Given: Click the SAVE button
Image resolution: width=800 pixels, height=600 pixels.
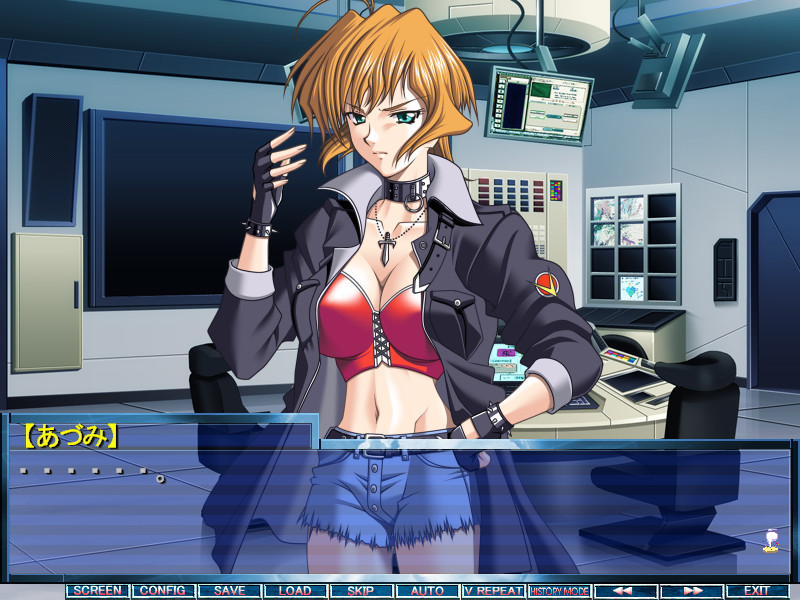Looking at the screenshot, I should point(229,591).
